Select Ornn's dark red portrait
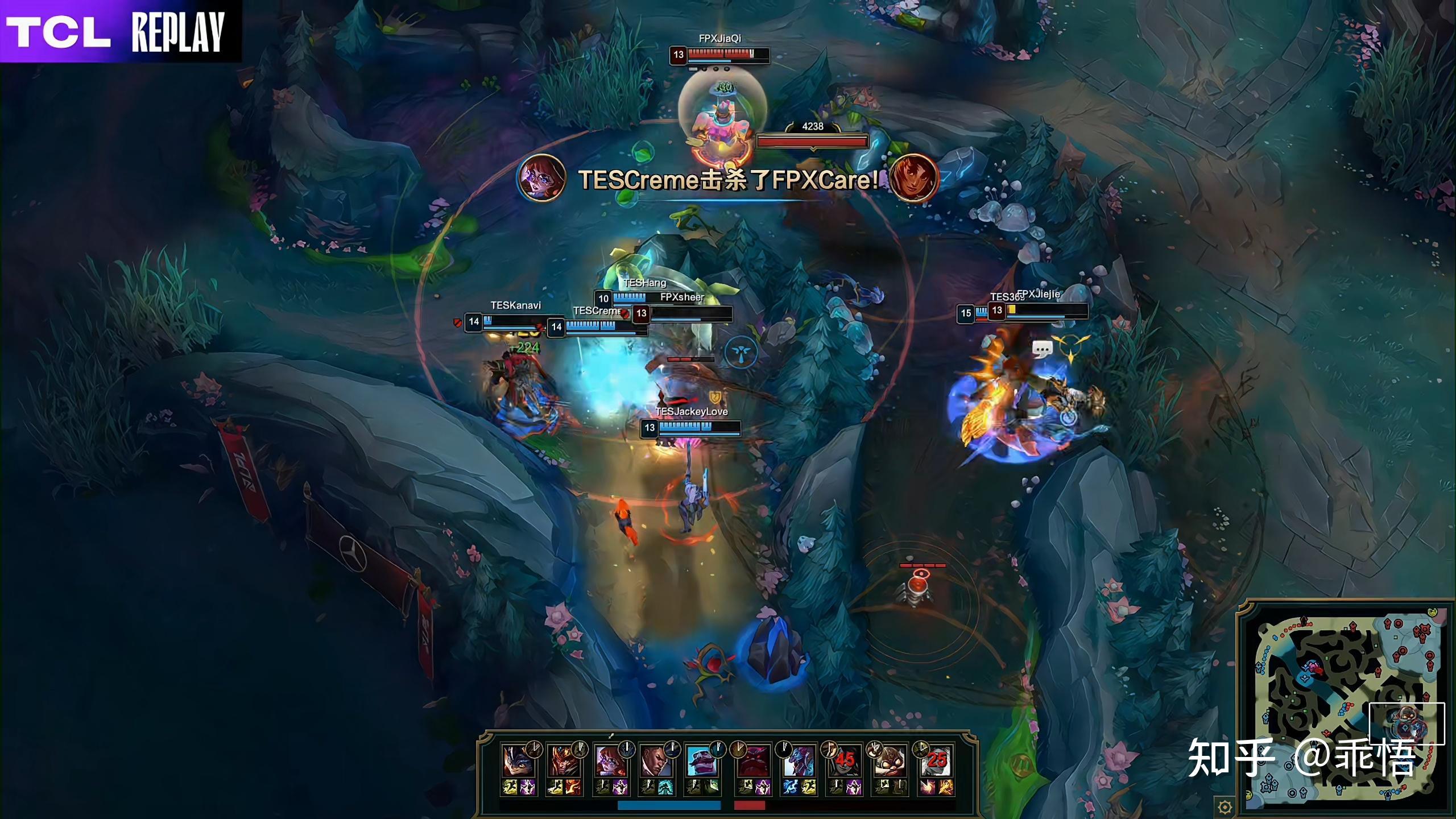This screenshot has width=1456, height=819. pos(753,762)
